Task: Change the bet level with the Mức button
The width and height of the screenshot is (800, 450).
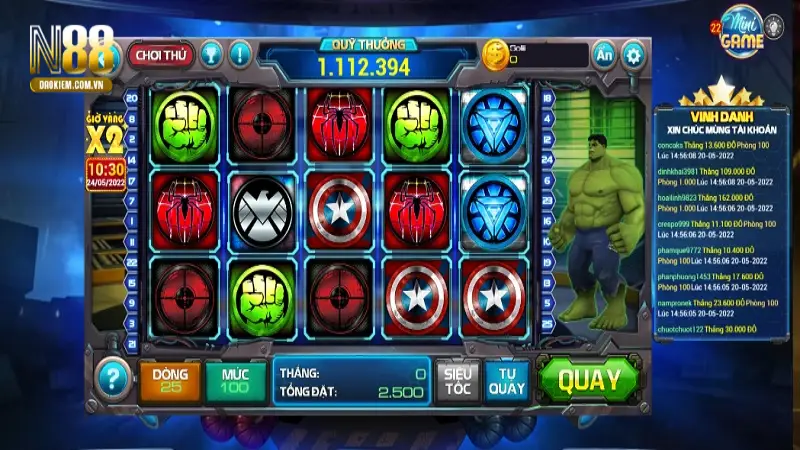Action: (236, 380)
